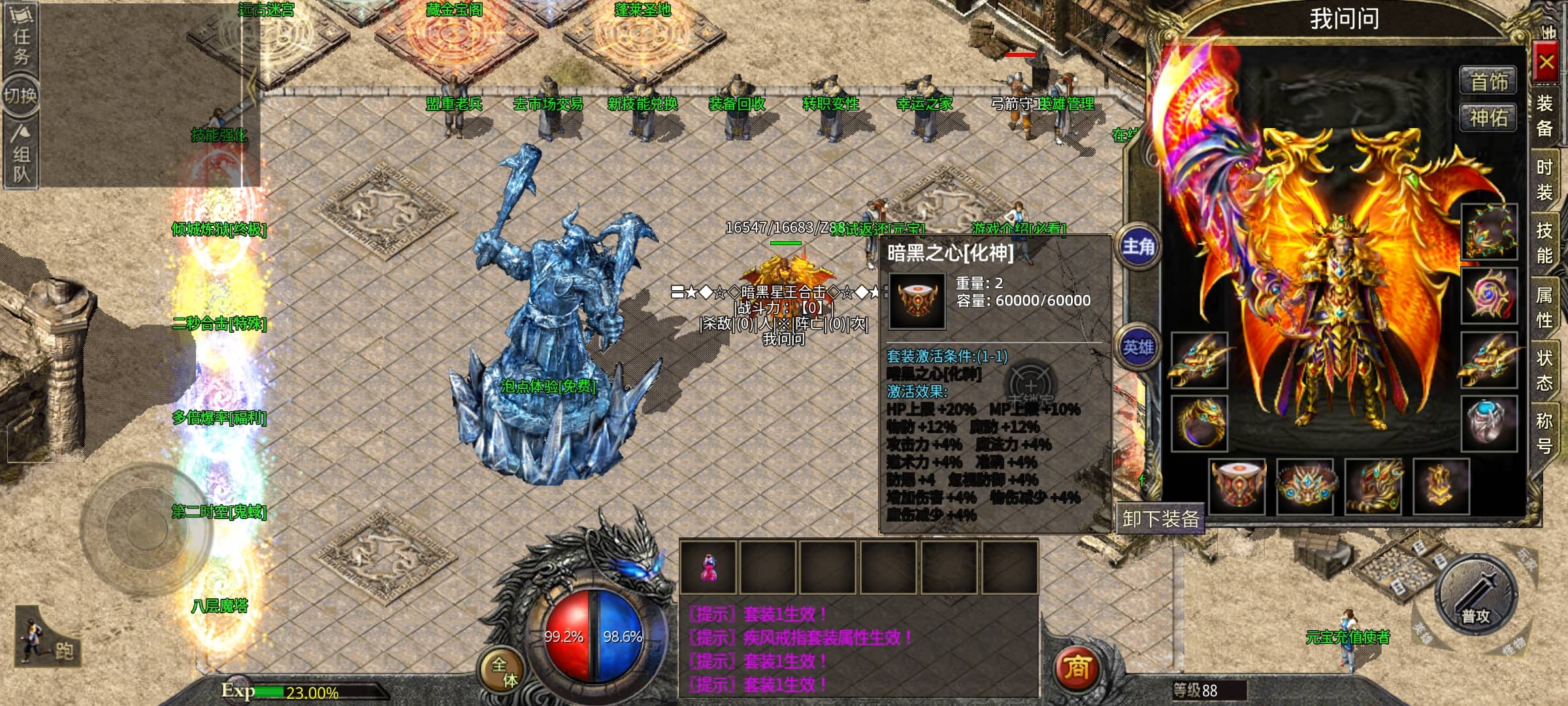This screenshot has height=706, width=1568.
Task: Select the 英雄 hero button
Action: coord(1138,347)
